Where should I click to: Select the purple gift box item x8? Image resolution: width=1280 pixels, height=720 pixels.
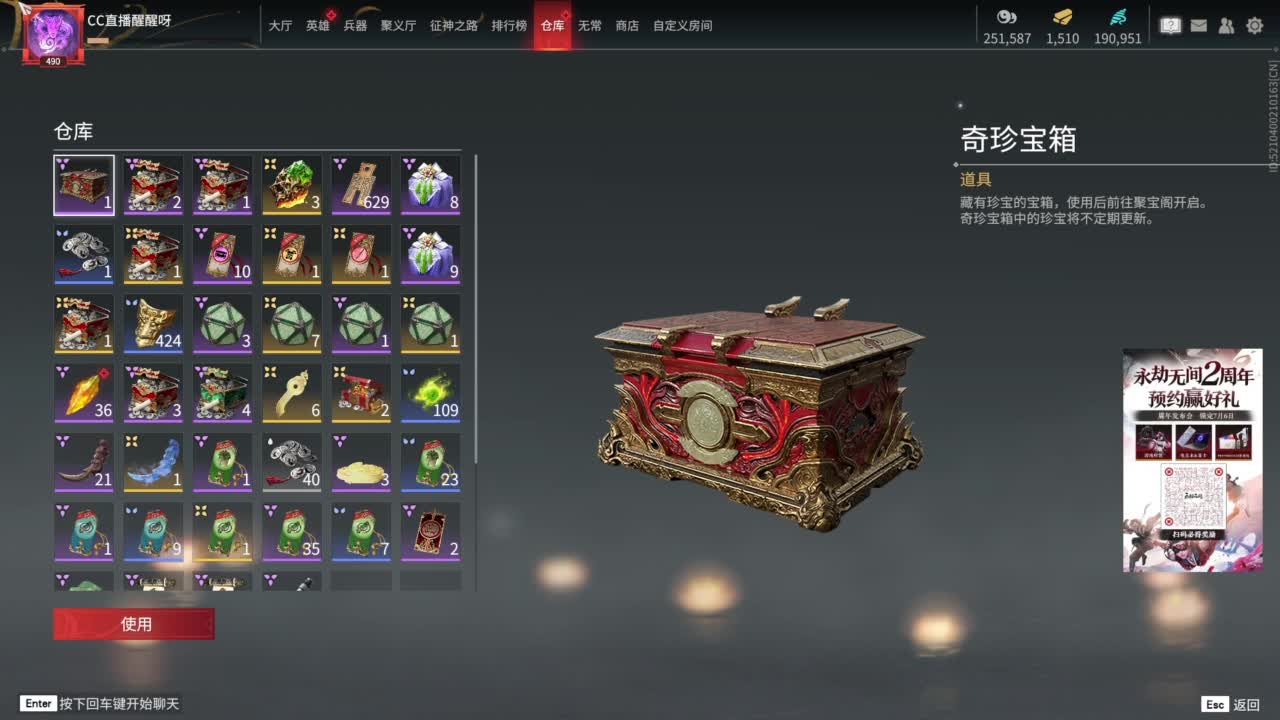[430, 184]
